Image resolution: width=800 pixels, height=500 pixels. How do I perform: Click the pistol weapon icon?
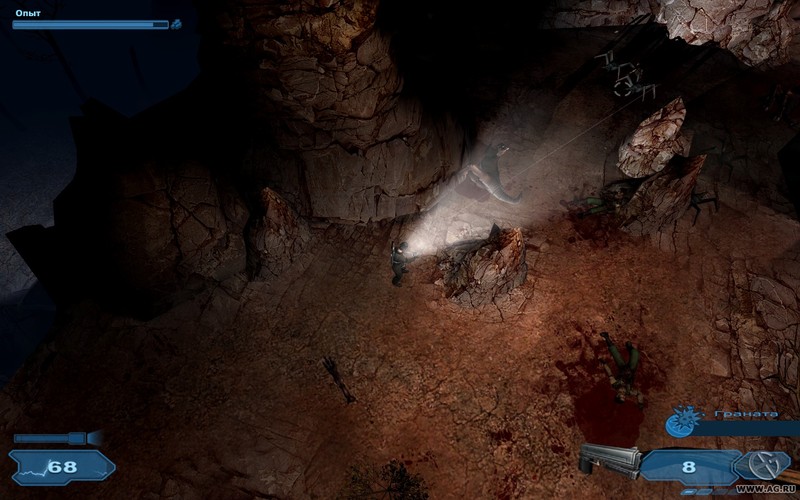click(609, 462)
